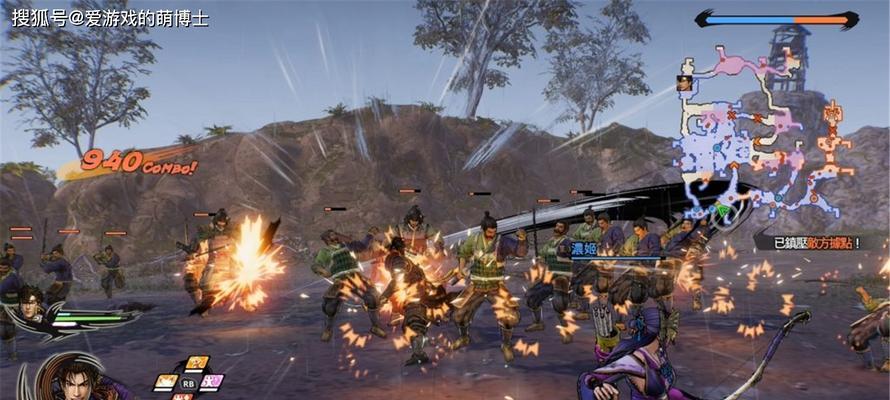Activate the top orange skill icon

click(196, 364)
